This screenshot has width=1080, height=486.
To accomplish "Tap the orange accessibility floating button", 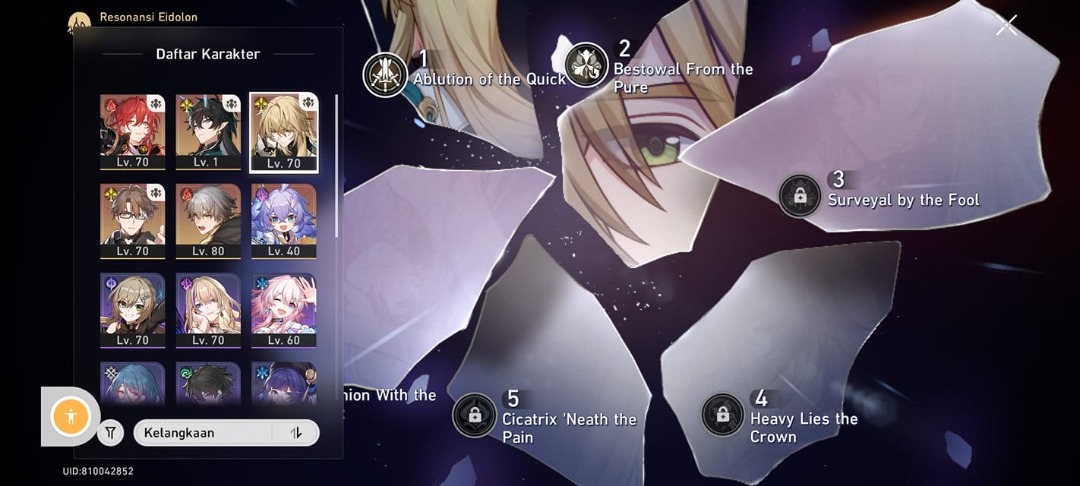I will 70,415.
